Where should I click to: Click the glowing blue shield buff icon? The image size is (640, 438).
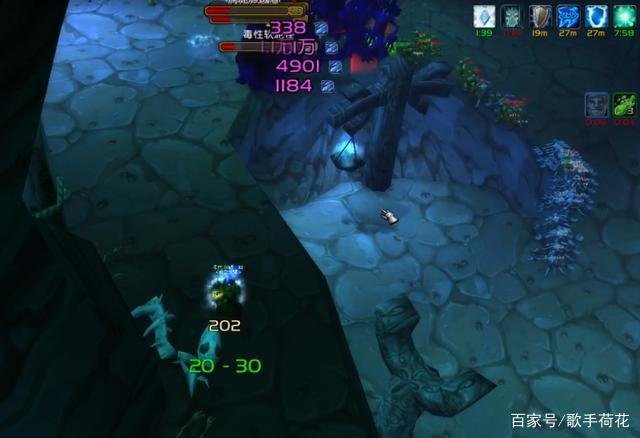pos(596,15)
